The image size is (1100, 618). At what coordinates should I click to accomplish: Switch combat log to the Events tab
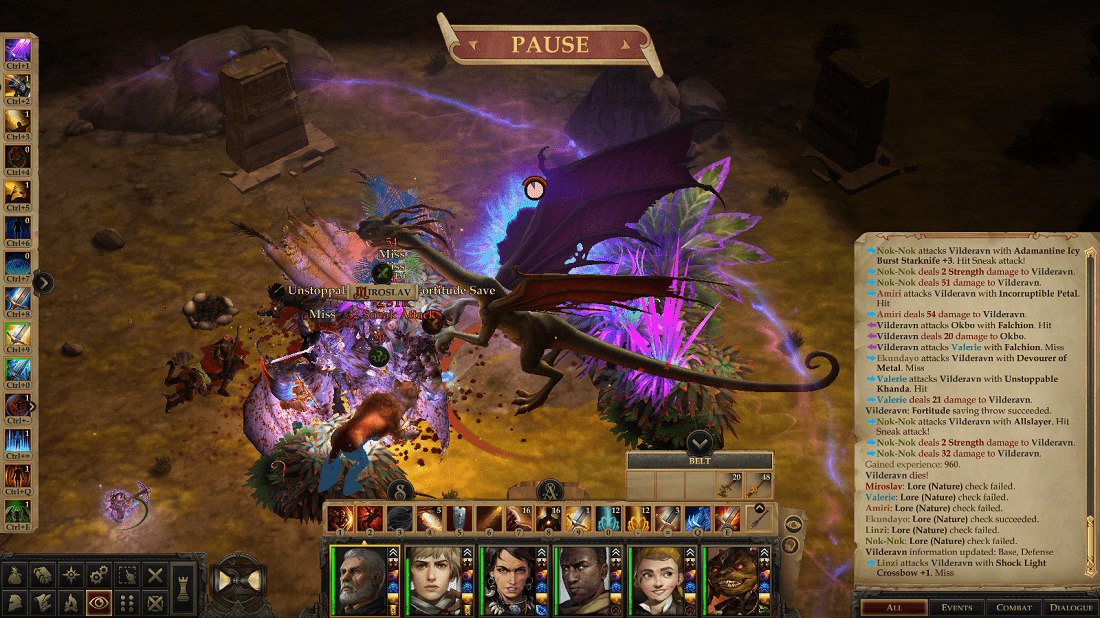pos(956,607)
